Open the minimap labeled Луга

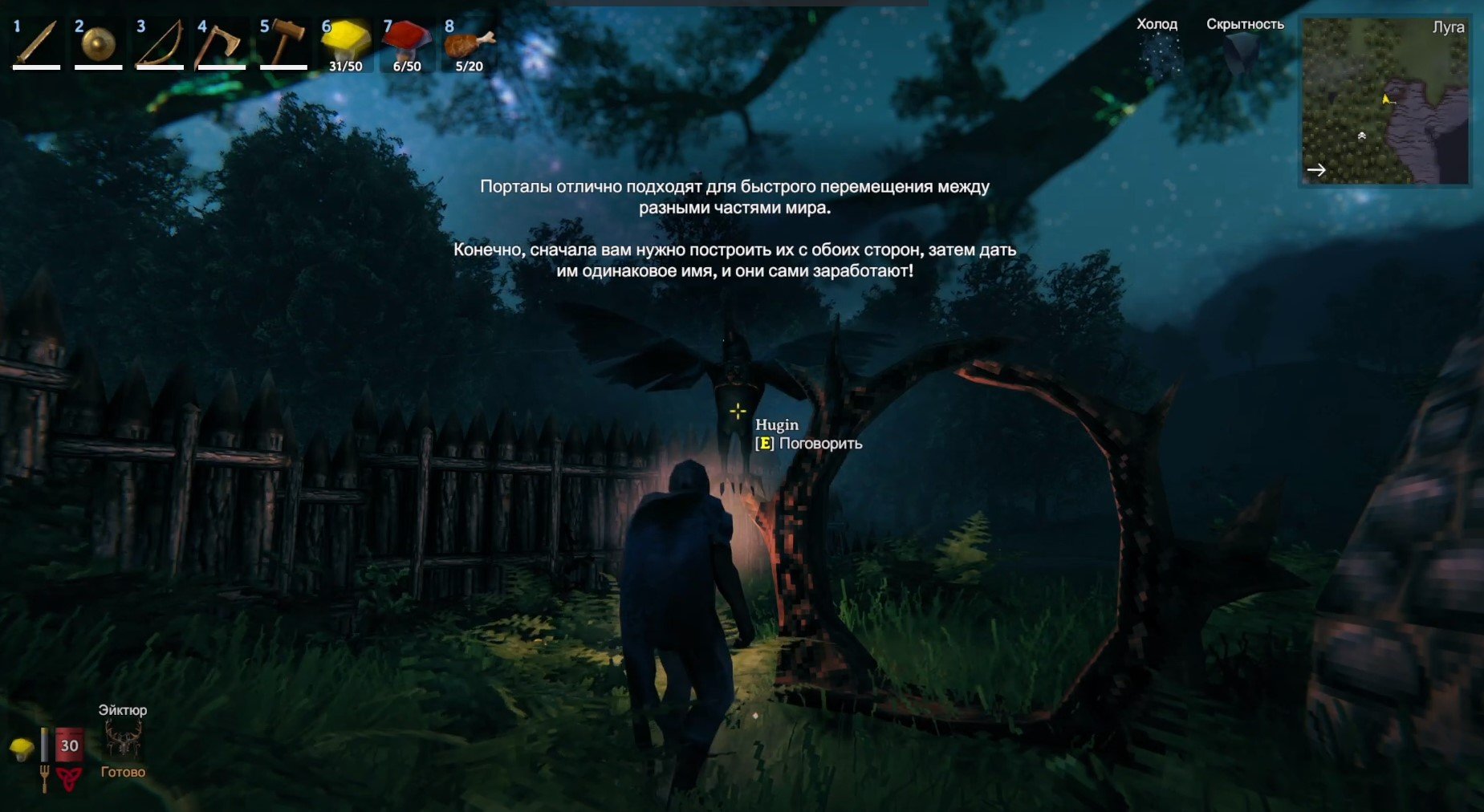(x=1384, y=102)
